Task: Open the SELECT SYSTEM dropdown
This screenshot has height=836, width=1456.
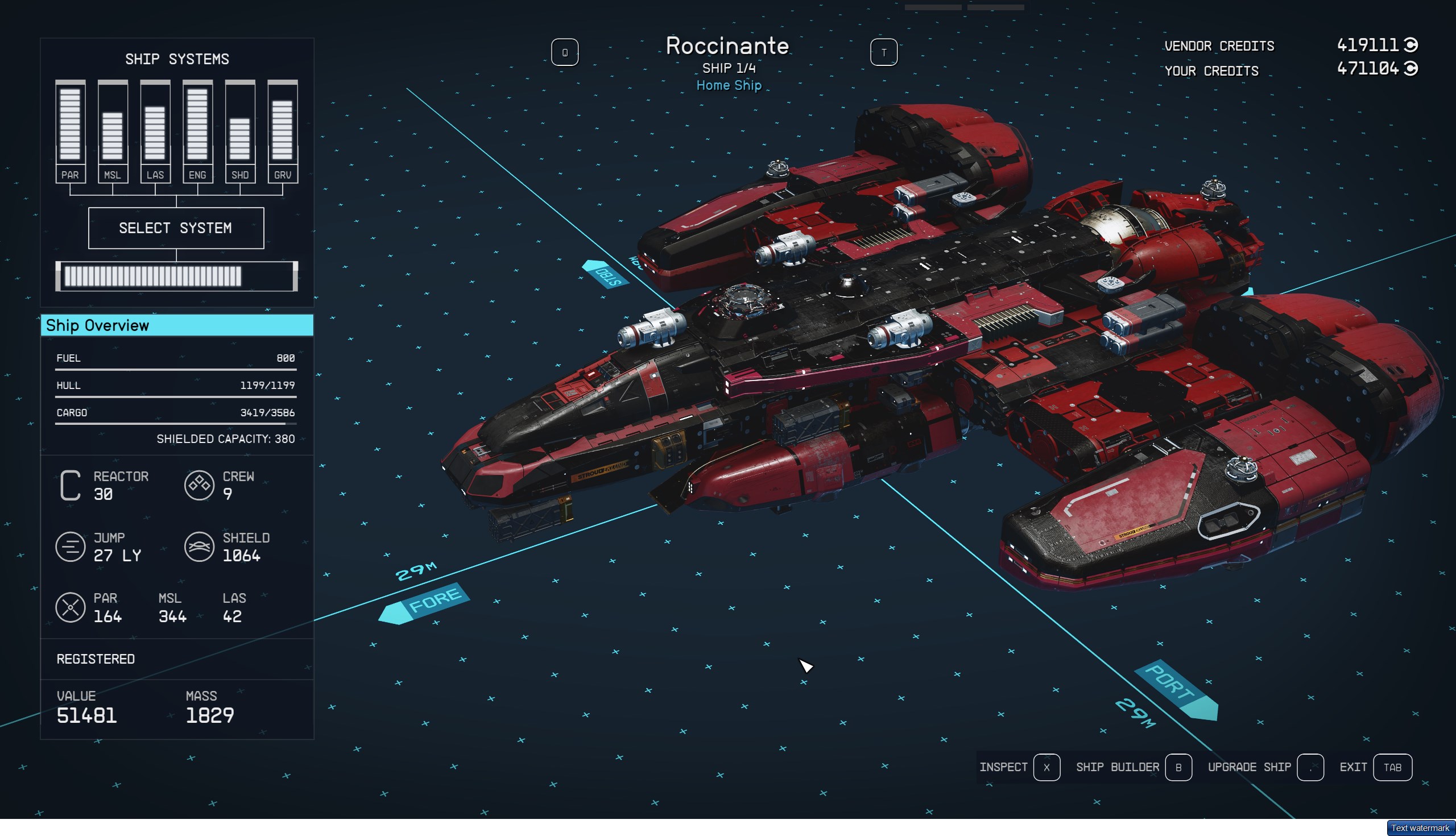Action: (x=176, y=228)
